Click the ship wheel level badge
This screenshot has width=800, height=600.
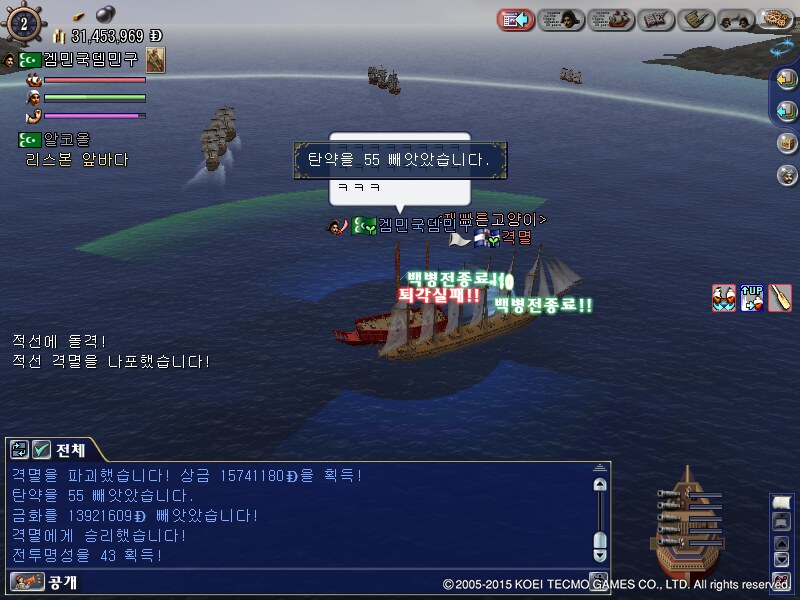22,22
